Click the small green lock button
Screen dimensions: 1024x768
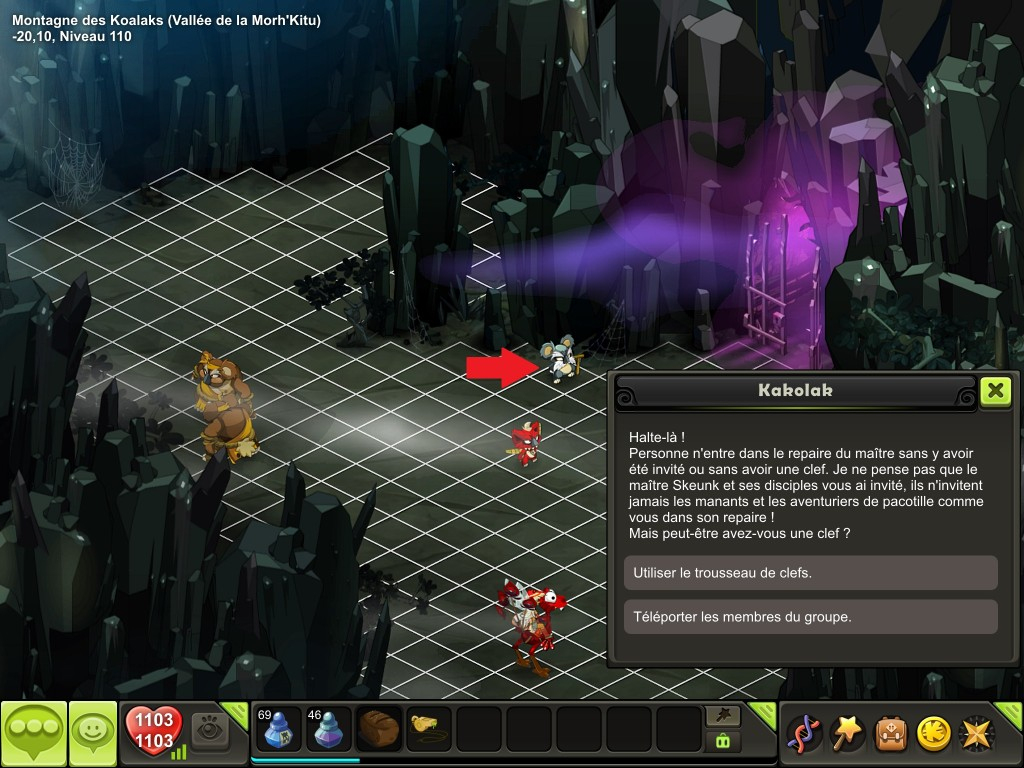click(x=722, y=741)
